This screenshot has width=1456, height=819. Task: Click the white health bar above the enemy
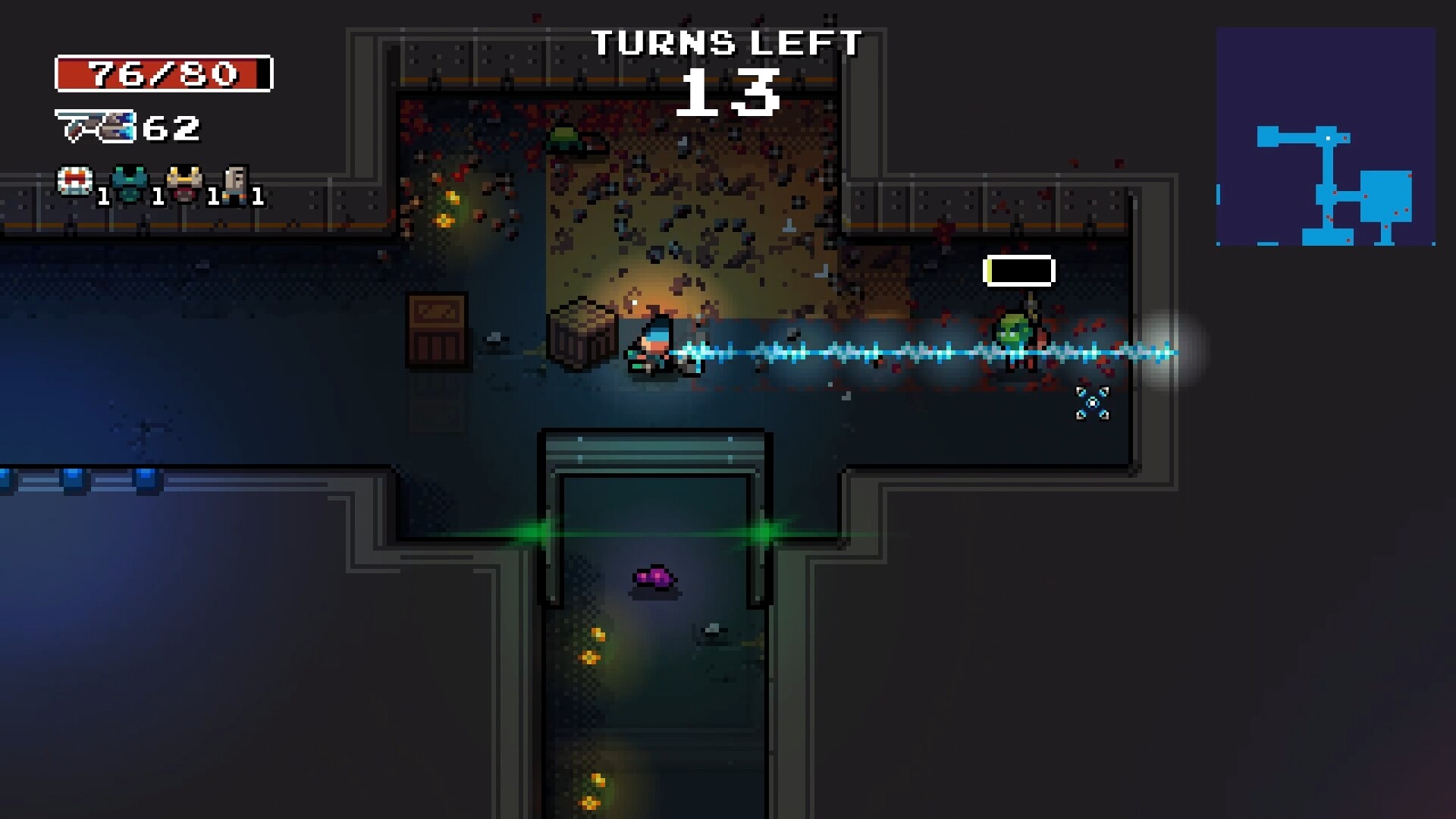(x=1019, y=270)
